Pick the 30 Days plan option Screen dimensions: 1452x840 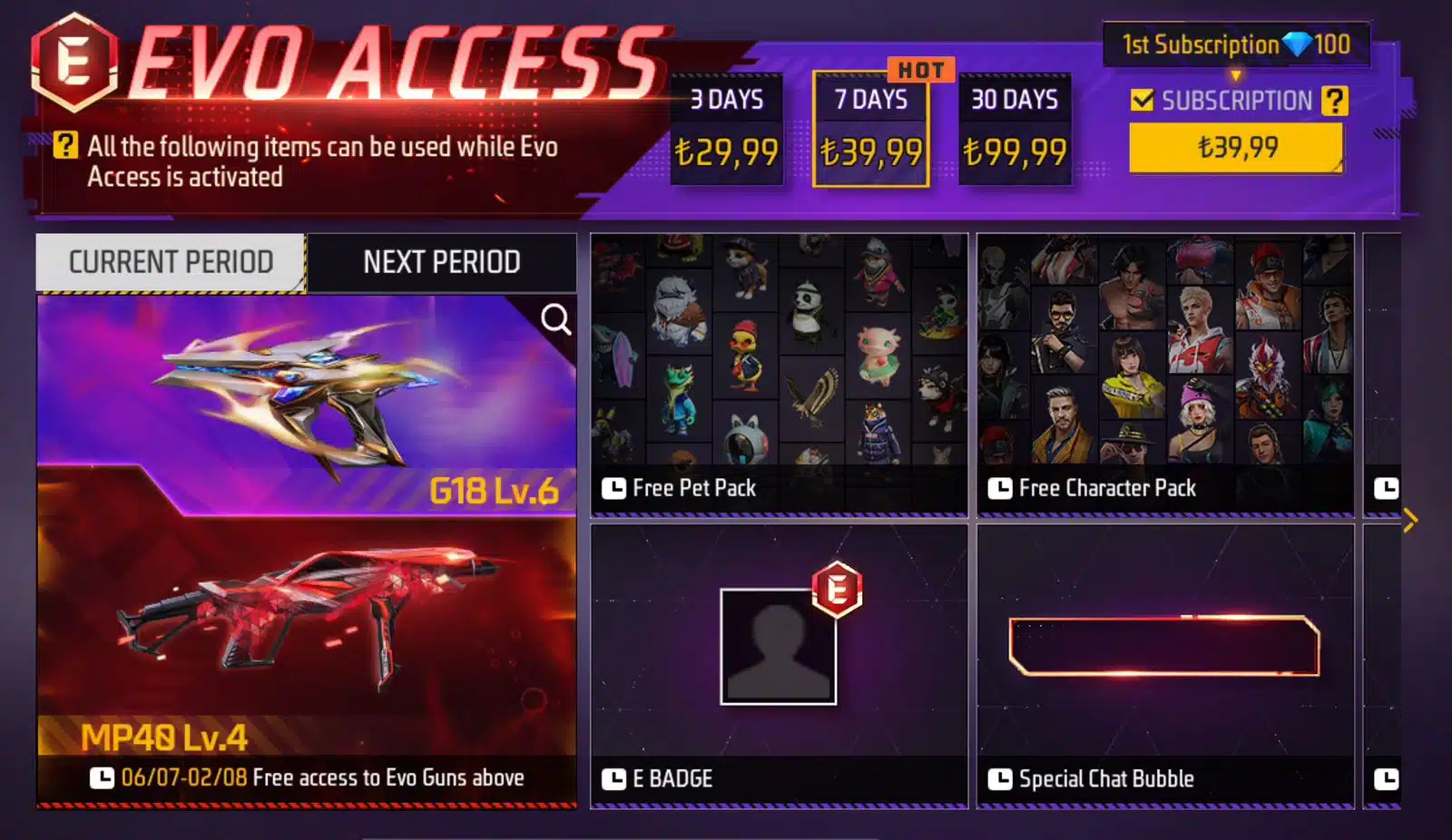click(1015, 130)
